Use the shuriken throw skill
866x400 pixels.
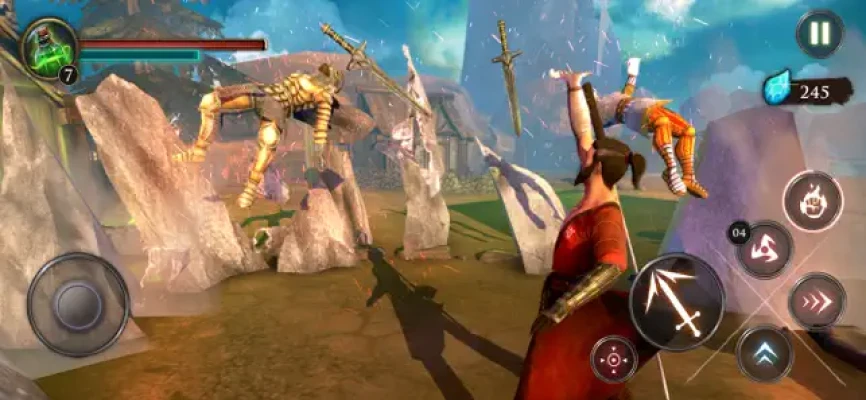click(x=765, y=249)
